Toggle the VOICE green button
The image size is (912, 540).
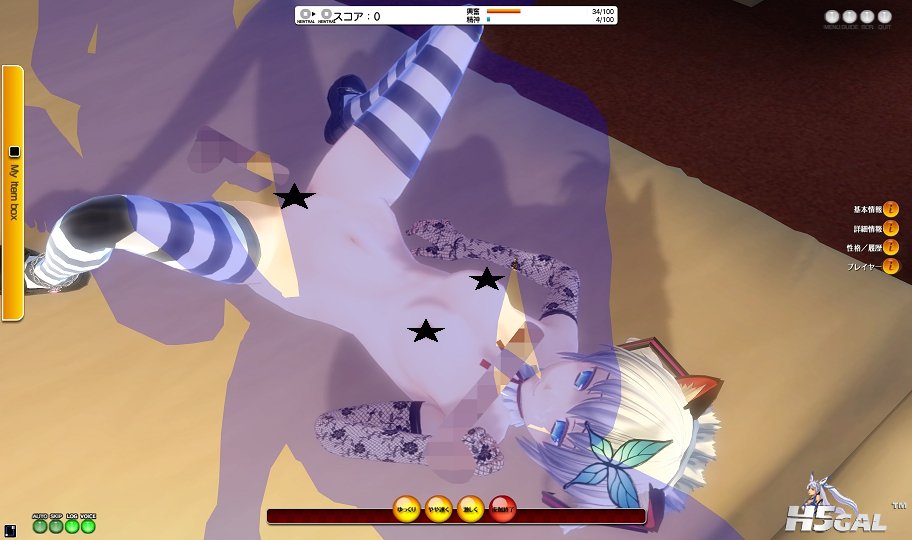[88, 526]
